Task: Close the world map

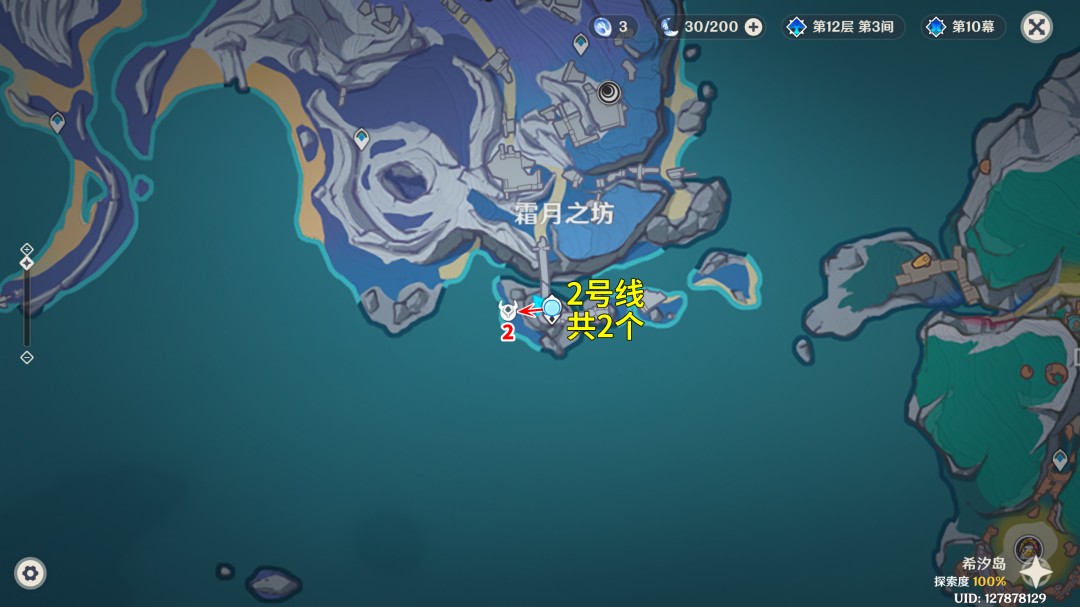Action: [1037, 27]
